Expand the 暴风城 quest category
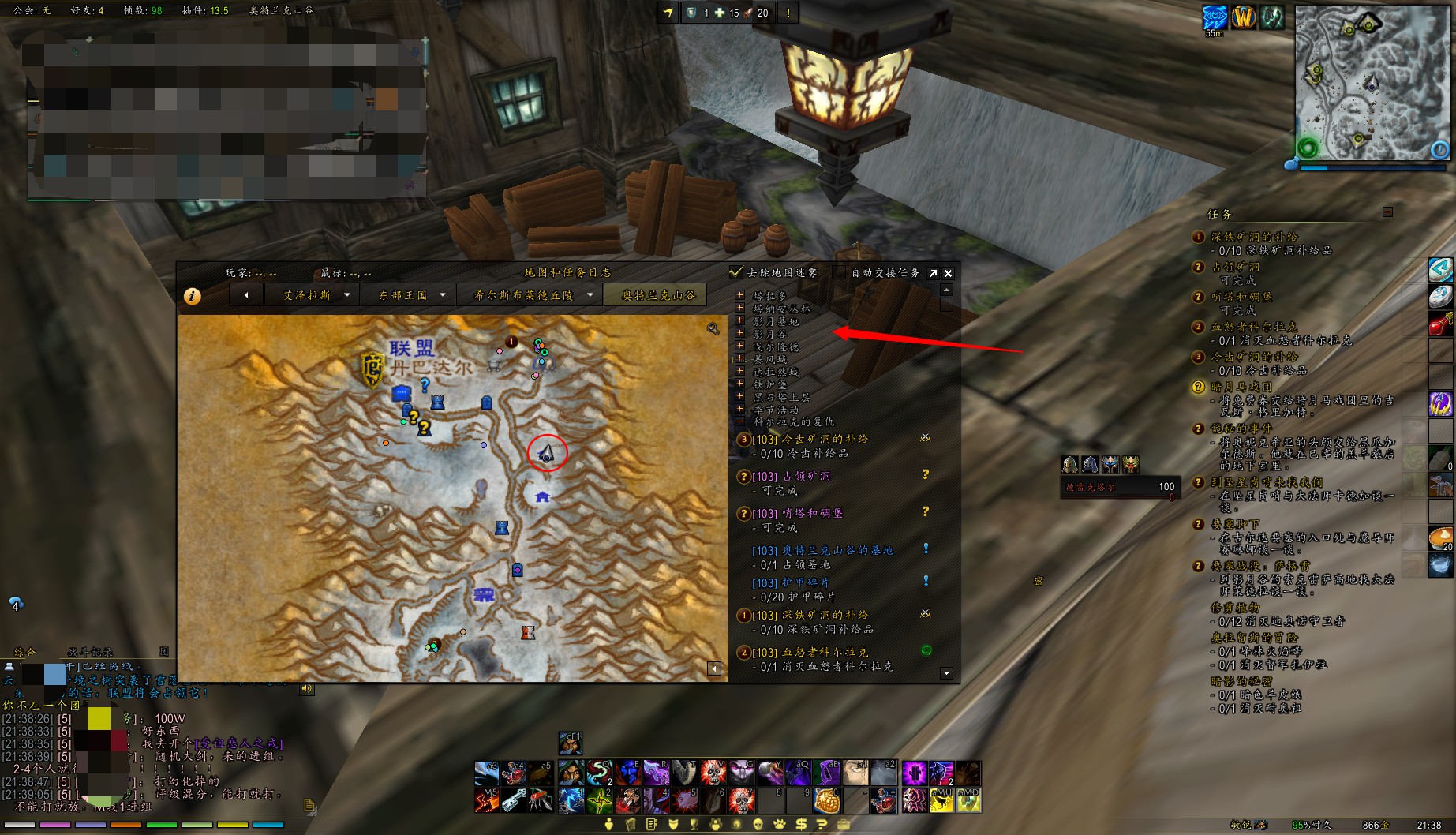Image resolution: width=1456 pixels, height=835 pixels. point(740,358)
